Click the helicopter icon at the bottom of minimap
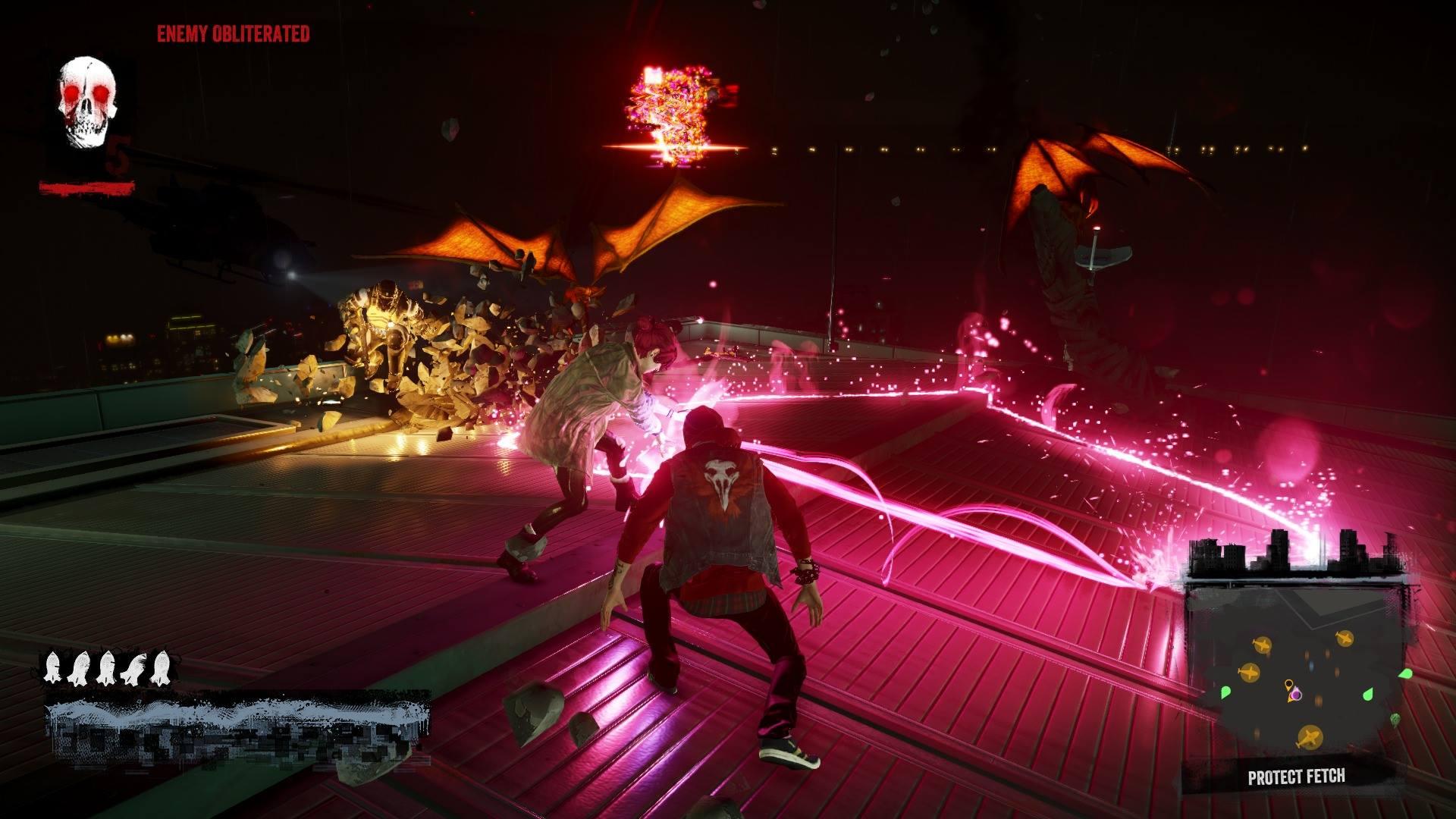 pyautogui.click(x=1310, y=737)
